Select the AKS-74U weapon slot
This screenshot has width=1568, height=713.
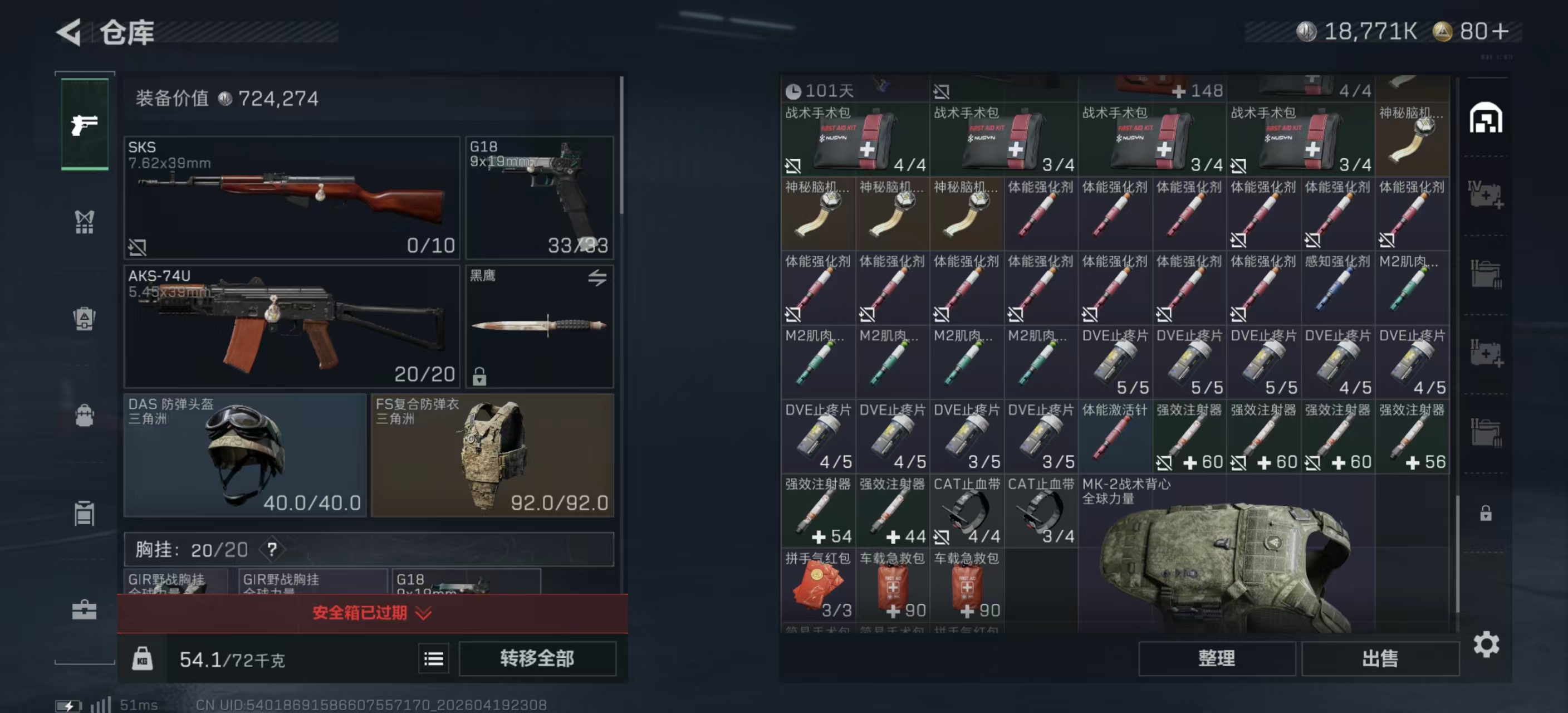coord(292,326)
